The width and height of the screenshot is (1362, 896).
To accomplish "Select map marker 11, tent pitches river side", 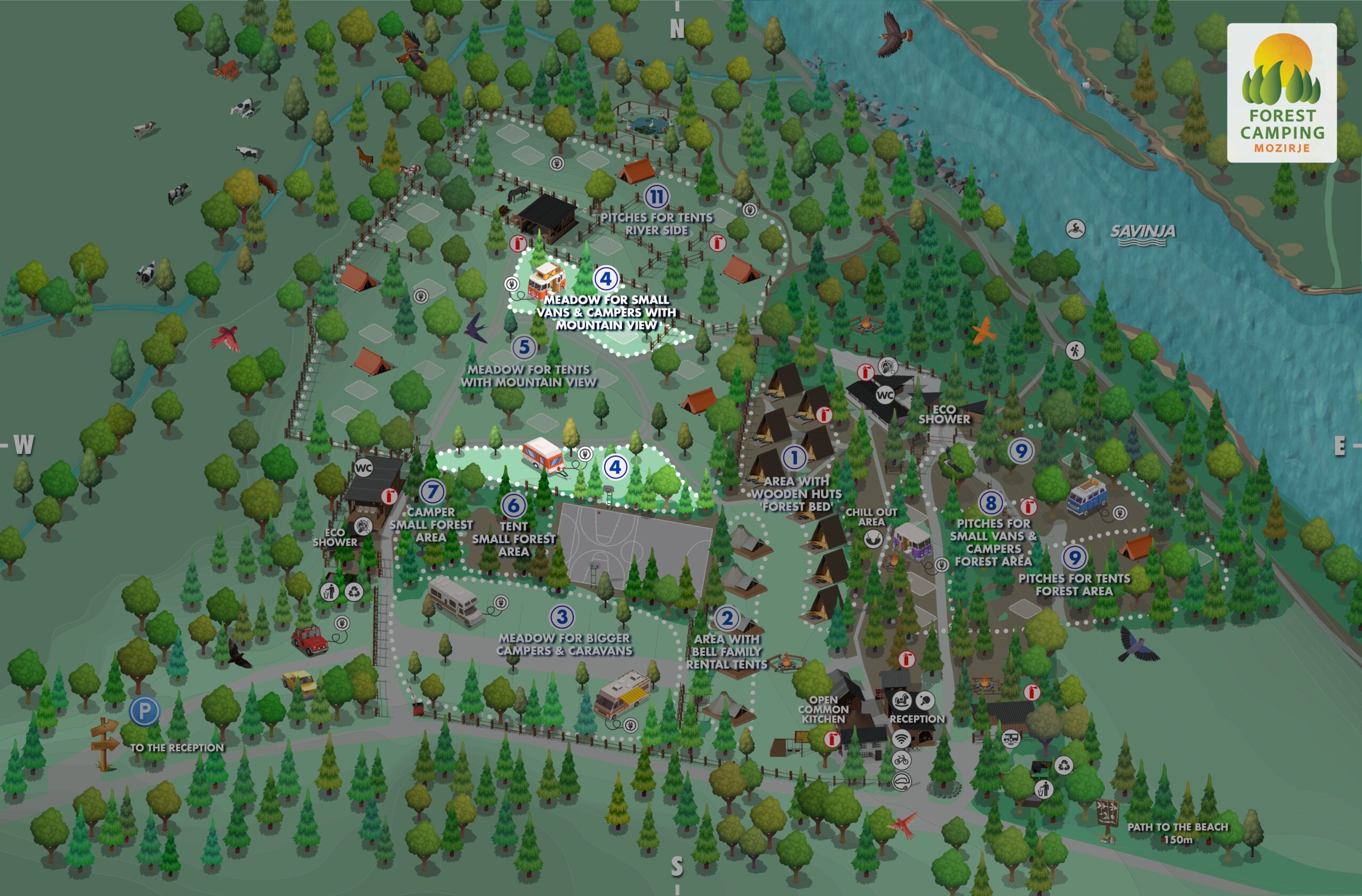I will click(x=657, y=196).
